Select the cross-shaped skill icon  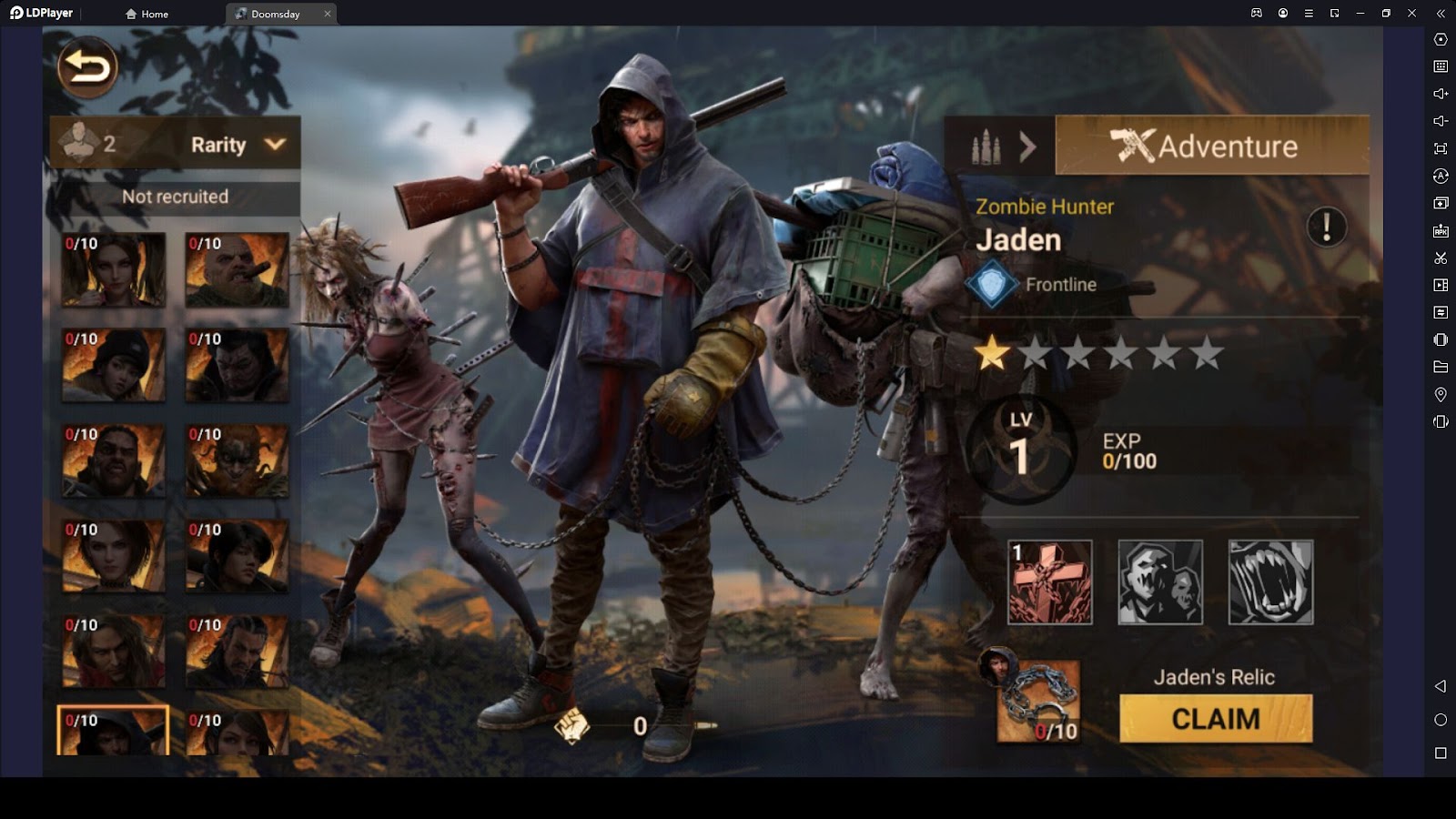[x=1050, y=582]
